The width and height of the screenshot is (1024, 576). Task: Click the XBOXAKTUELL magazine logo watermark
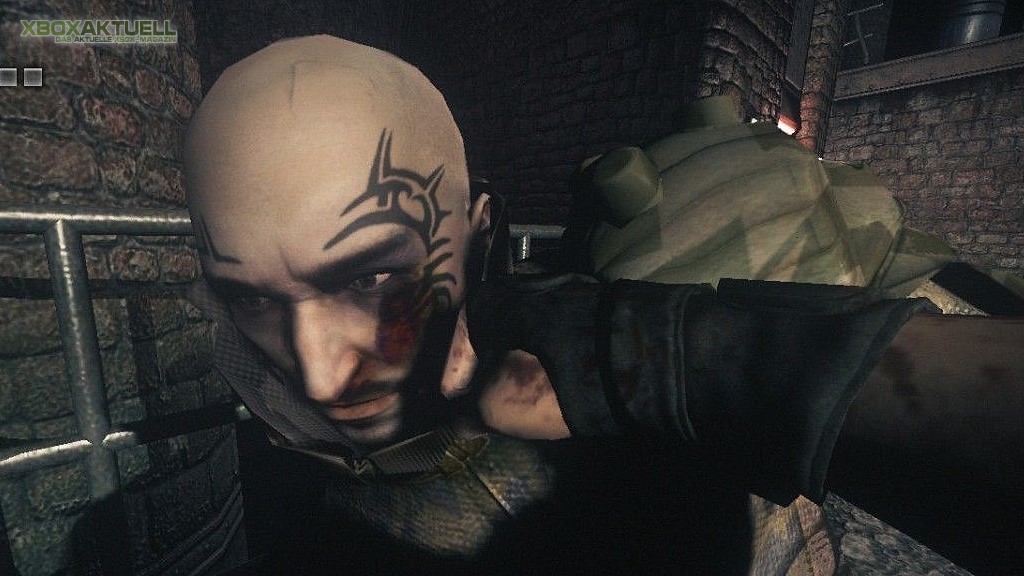(98, 31)
